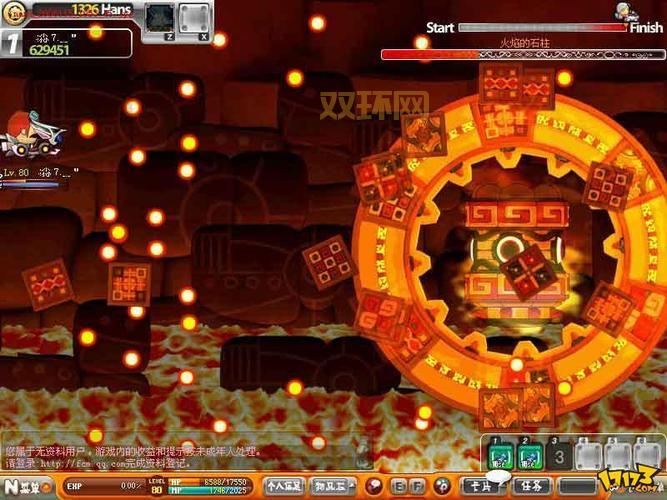Click the red speech bubble chat button
Viewport: 667px width, 500px height.
pos(374,486)
